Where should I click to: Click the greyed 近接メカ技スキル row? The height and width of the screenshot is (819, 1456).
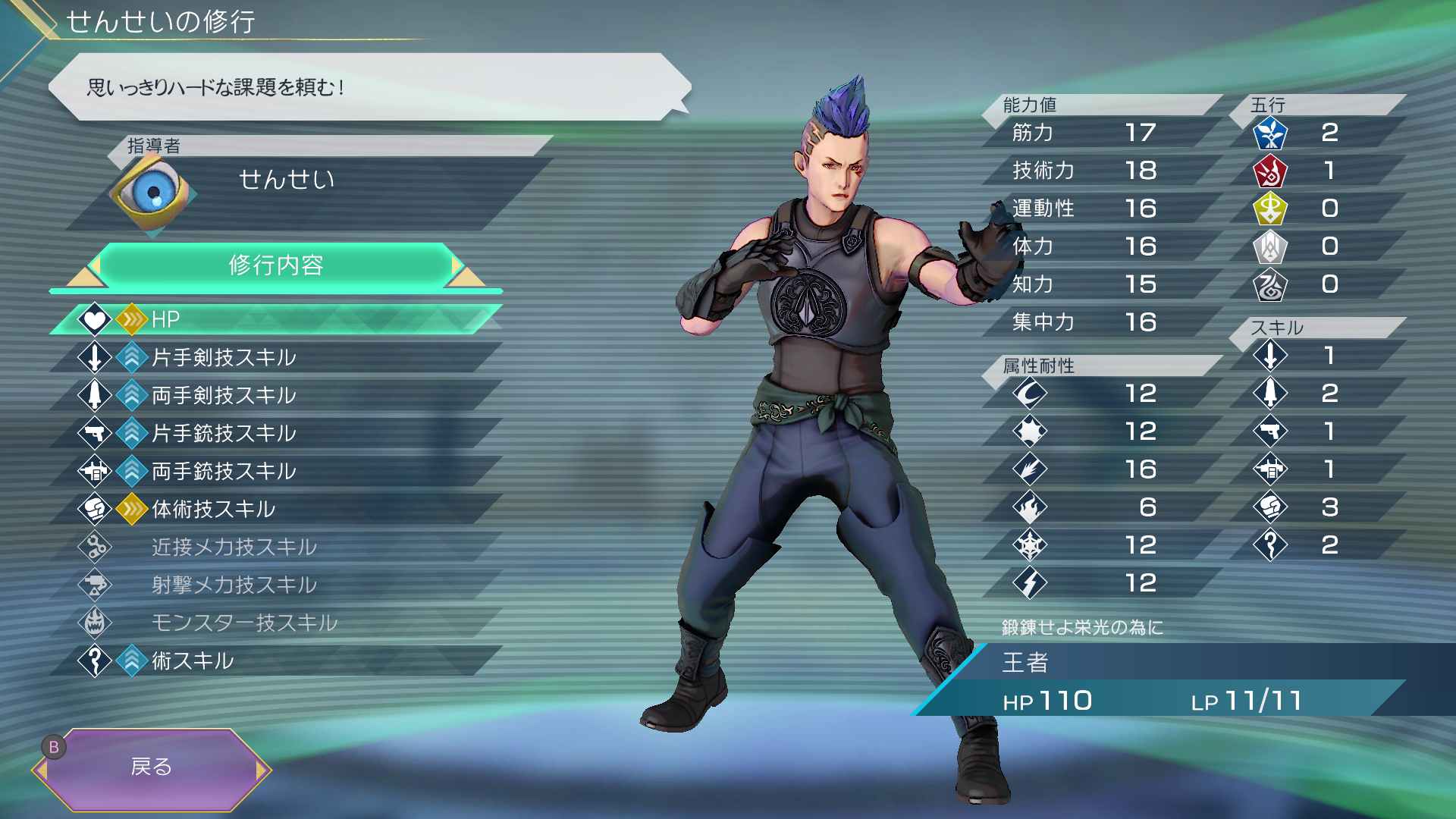point(277,547)
